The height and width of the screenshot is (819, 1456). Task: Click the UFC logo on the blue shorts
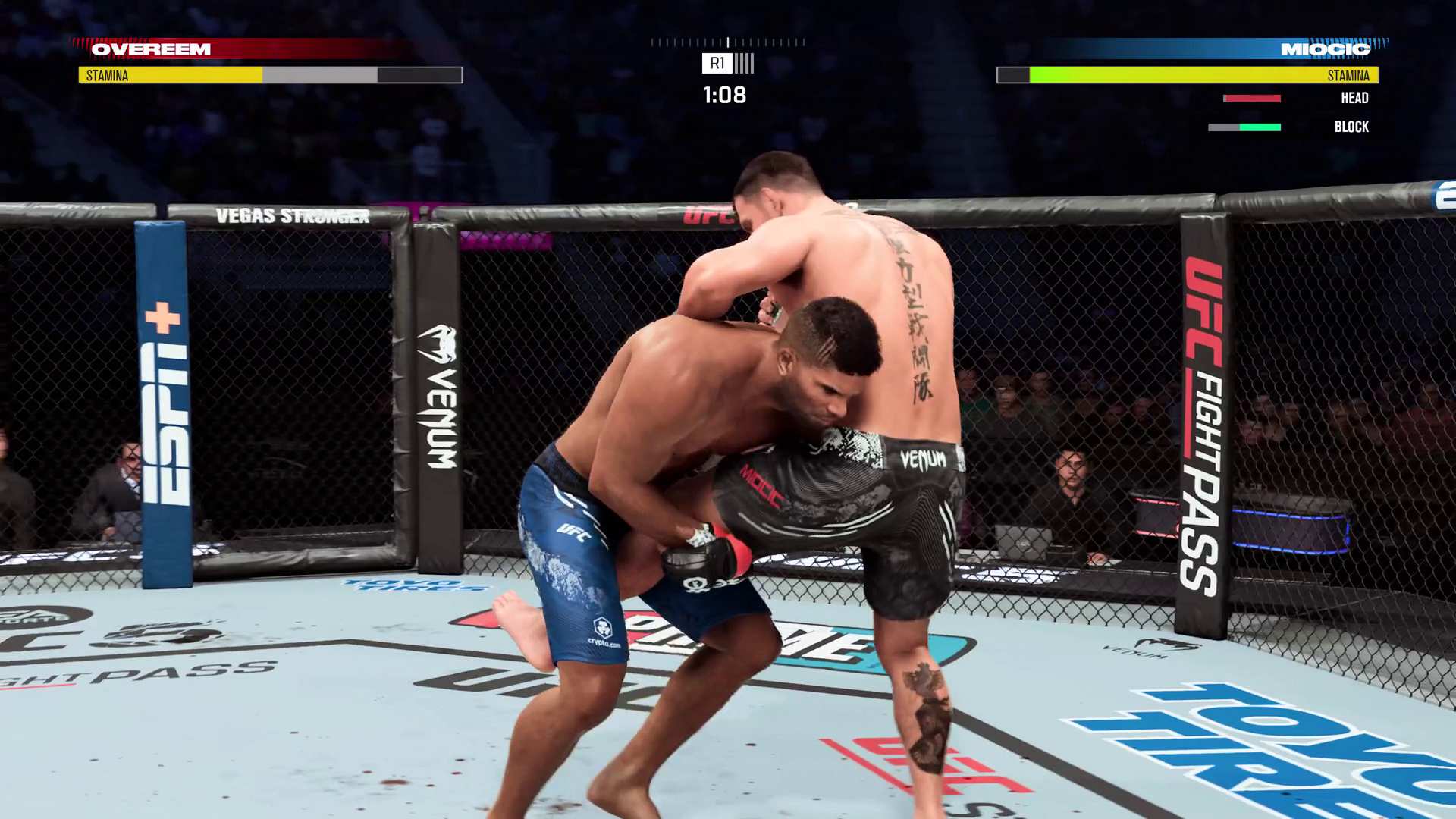tap(574, 533)
